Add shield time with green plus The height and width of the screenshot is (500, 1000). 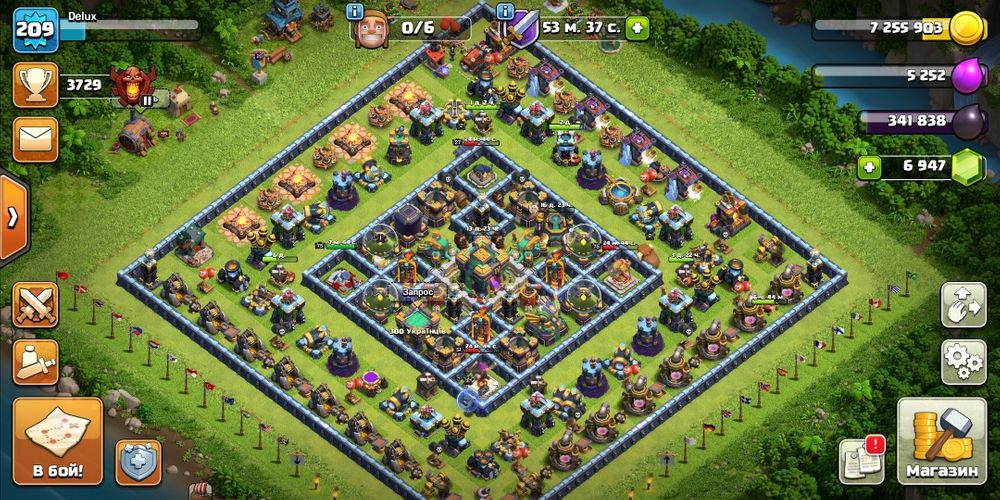point(637,27)
